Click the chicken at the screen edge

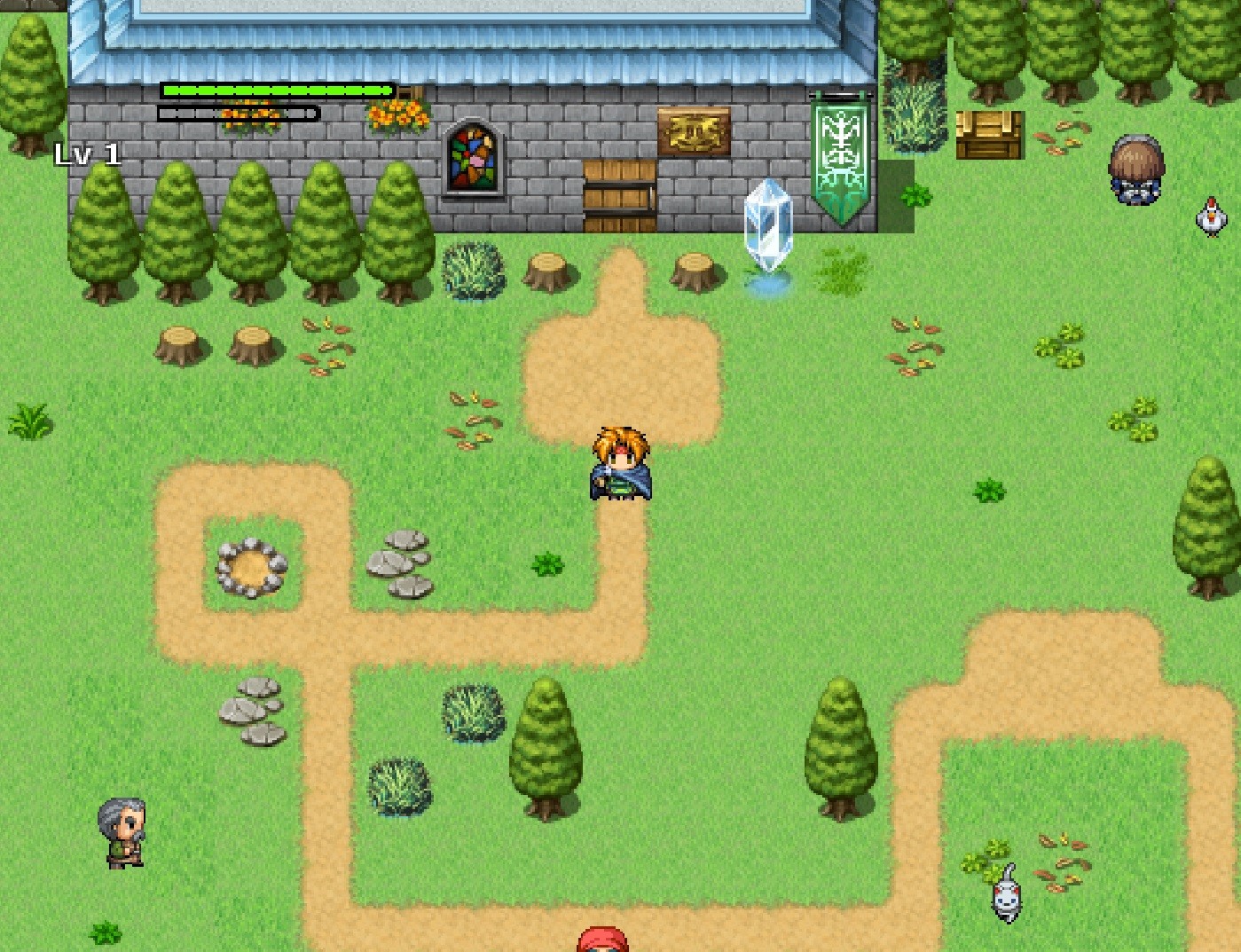(x=1211, y=219)
